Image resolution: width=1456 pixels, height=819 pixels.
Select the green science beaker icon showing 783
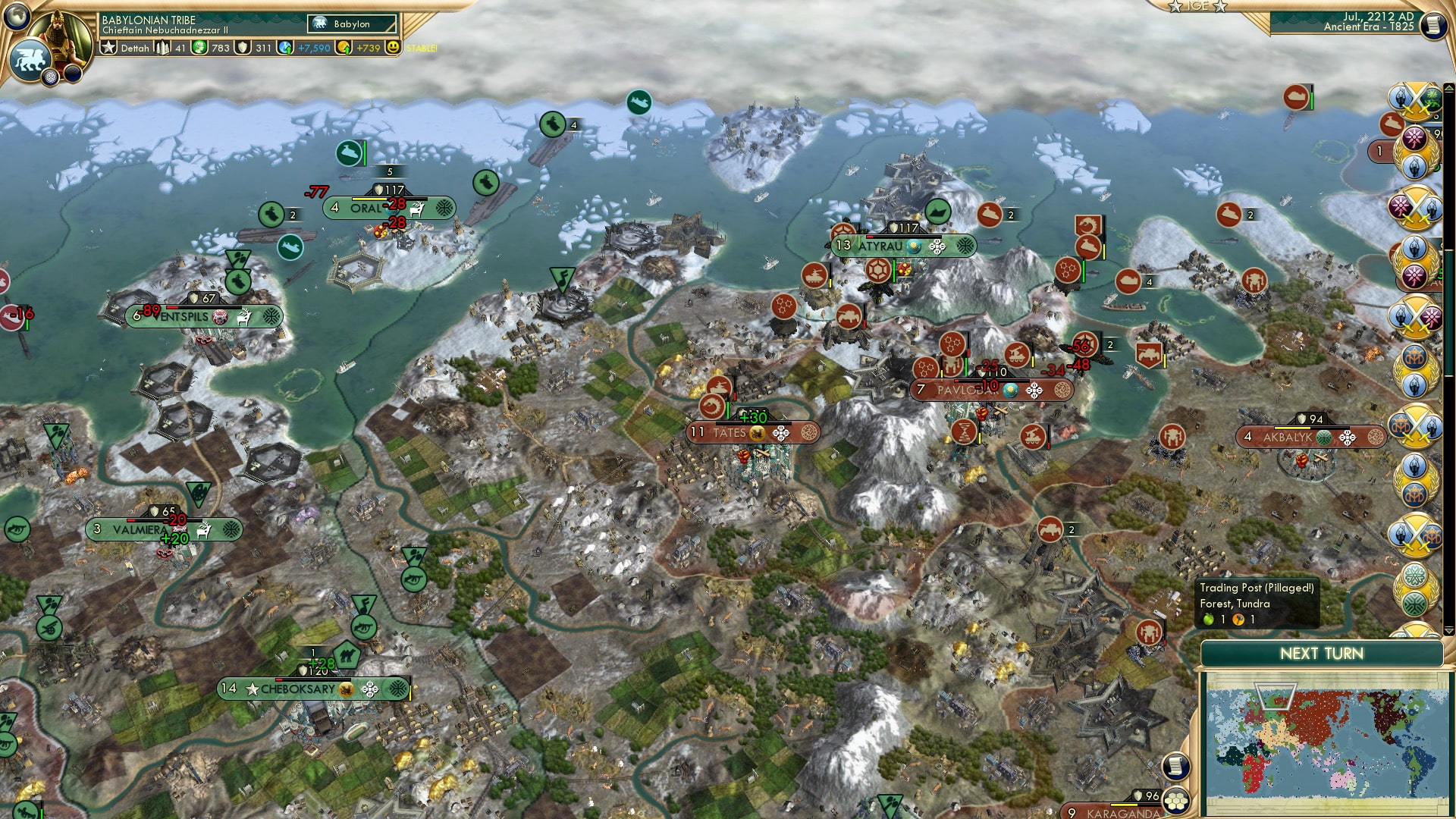pyautogui.click(x=199, y=48)
